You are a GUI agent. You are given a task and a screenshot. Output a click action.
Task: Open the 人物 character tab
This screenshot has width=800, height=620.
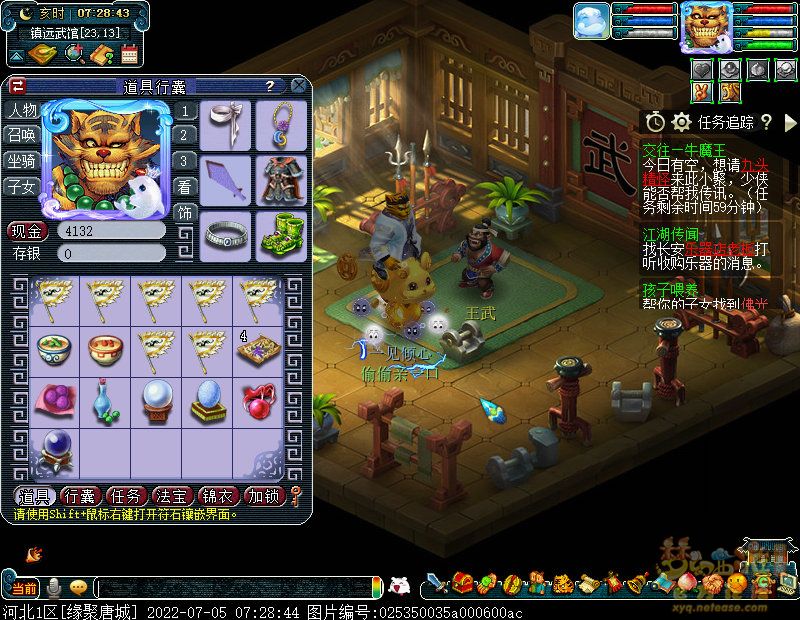tap(22, 110)
